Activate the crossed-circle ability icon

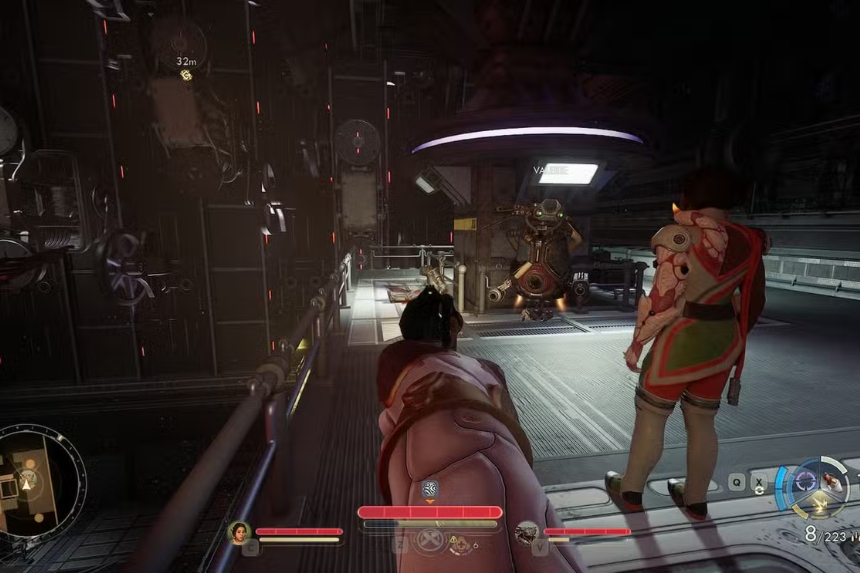430,541
